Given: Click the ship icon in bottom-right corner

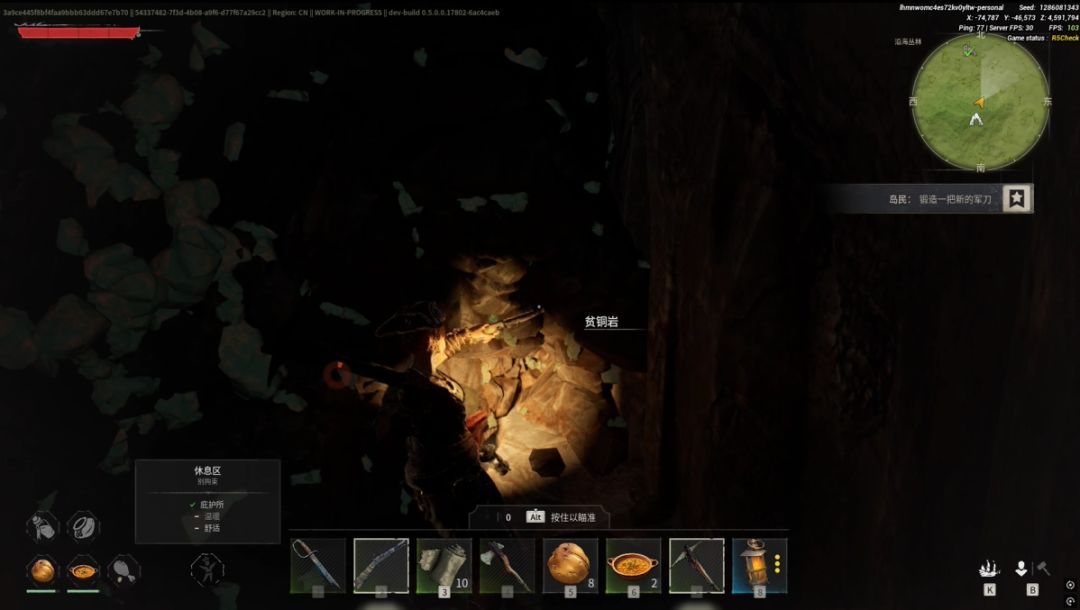Looking at the screenshot, I should pos(989,569).
